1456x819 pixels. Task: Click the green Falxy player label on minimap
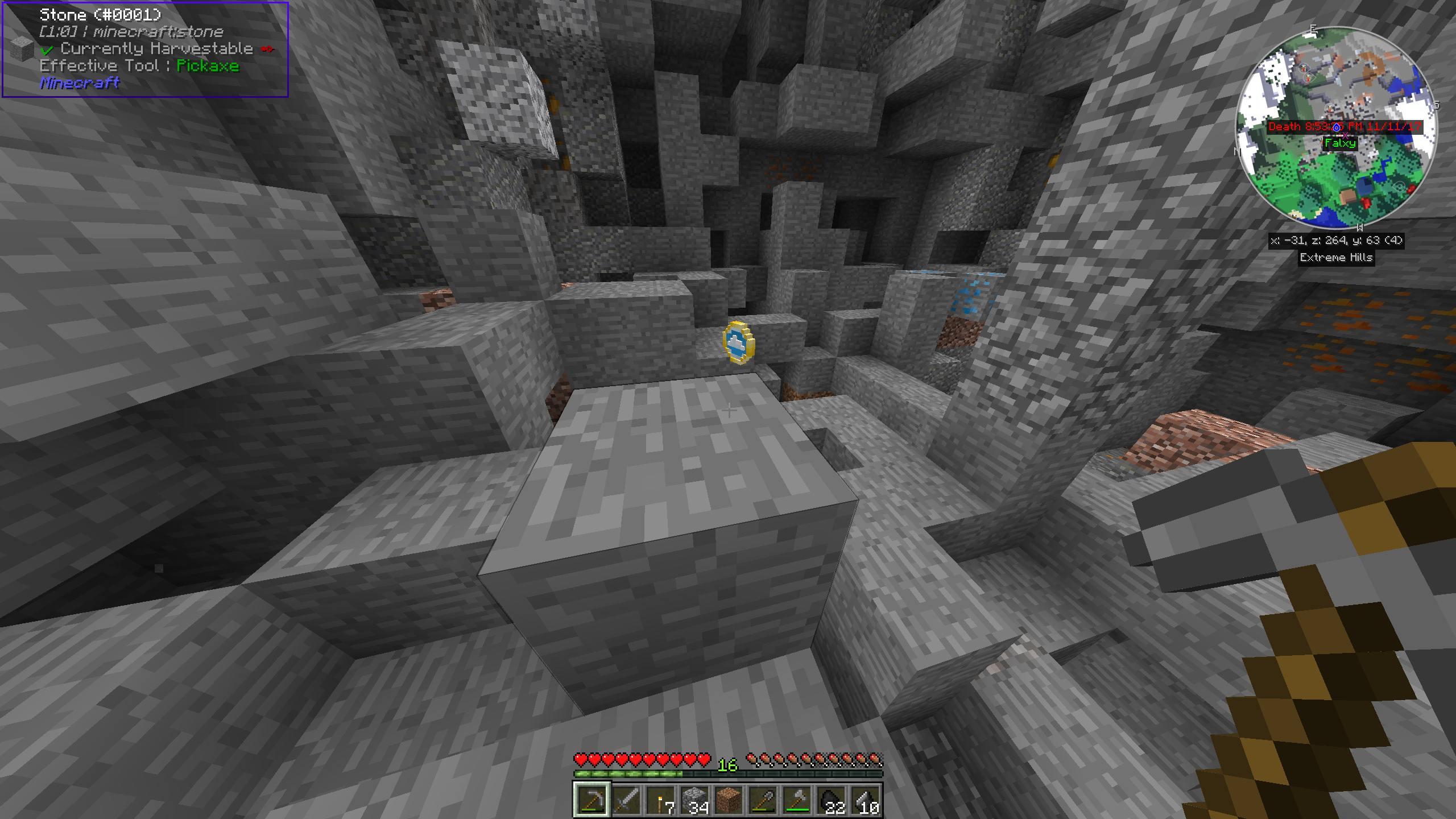pos(1340,143)
